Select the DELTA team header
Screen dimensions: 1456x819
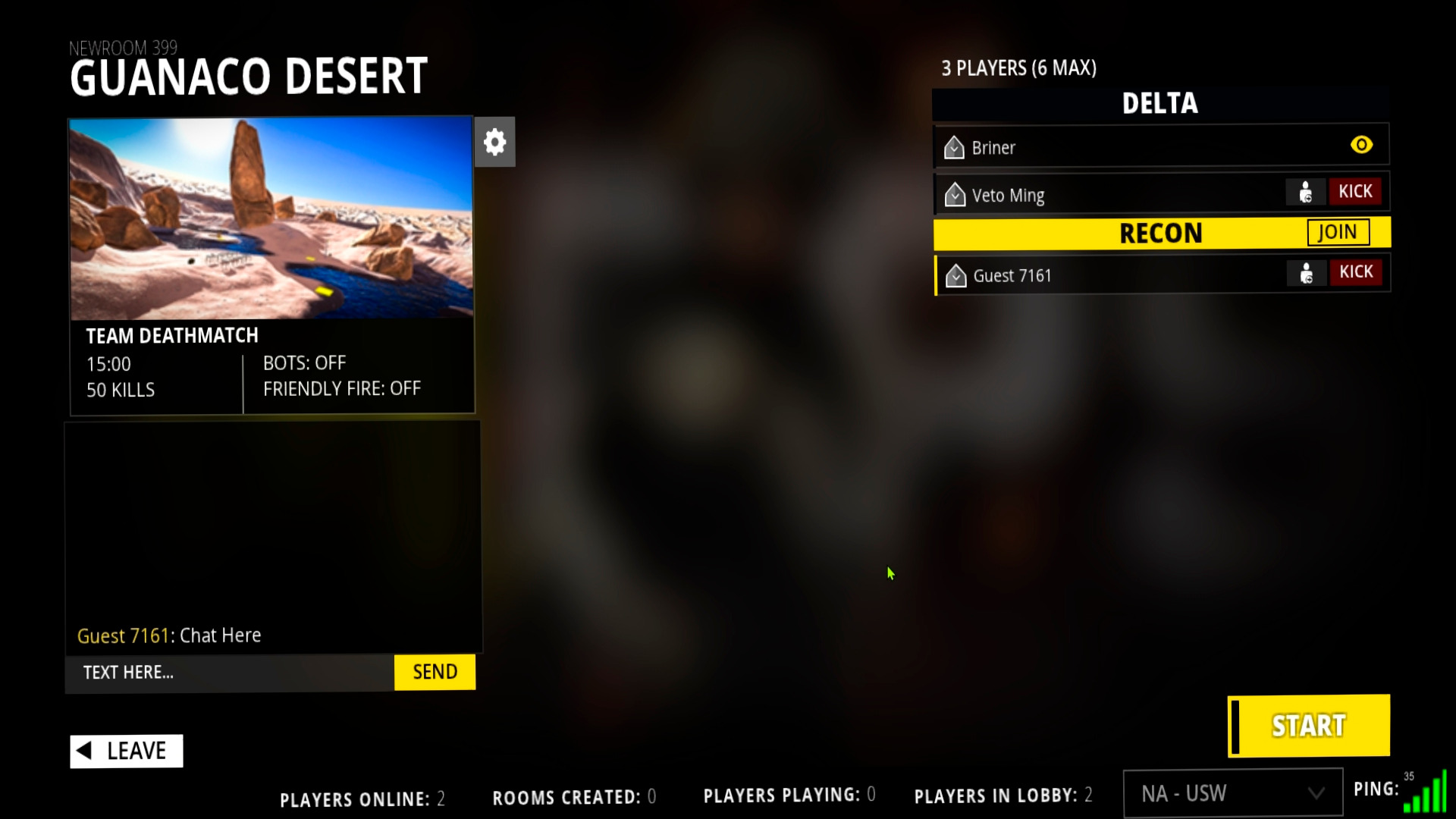pos(1159,104)
